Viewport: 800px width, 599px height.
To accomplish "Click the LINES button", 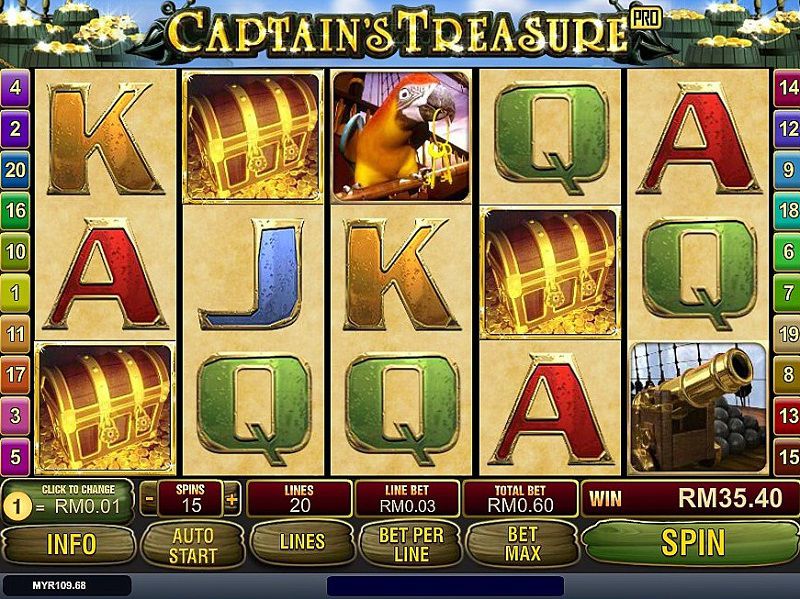I will pyautogui.click(x=302, y=543).
